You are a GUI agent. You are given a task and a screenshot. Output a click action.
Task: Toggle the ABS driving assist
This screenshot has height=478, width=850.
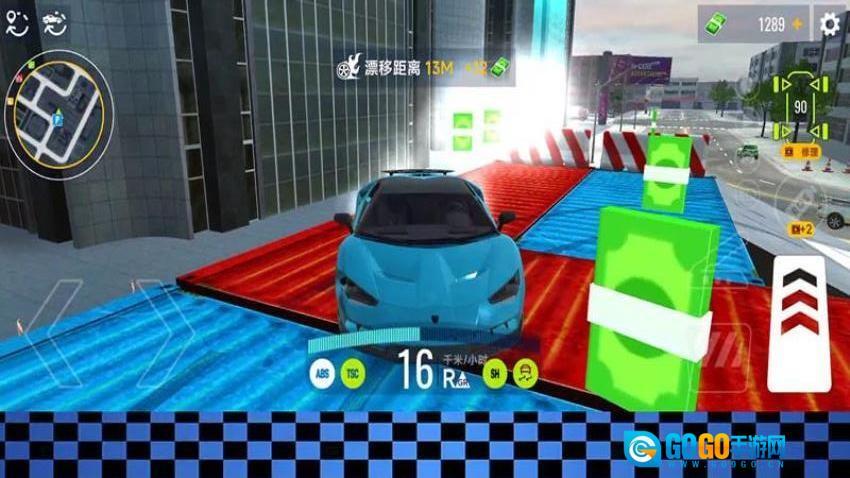click(322, 373)
